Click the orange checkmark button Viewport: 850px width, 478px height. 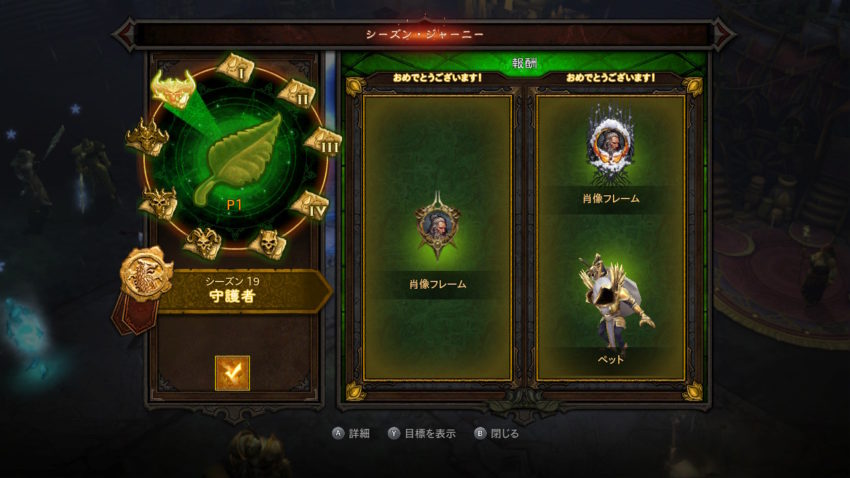click(232, 373)
